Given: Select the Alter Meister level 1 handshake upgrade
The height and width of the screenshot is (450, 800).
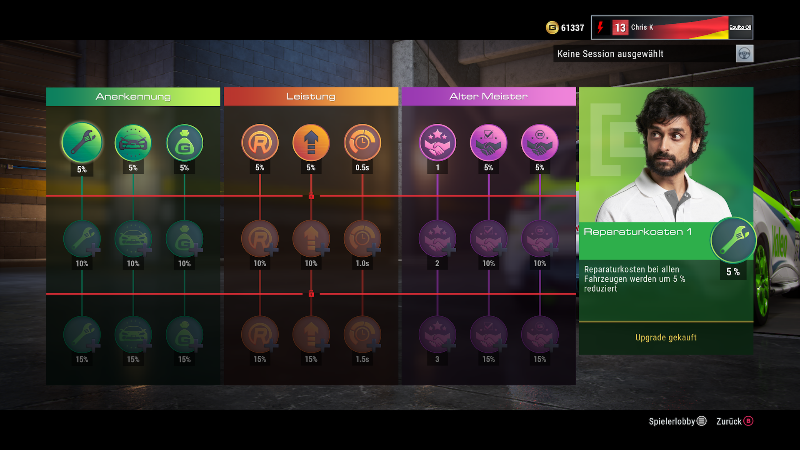Looking at the screenshot, I should [x=437, y=142].
